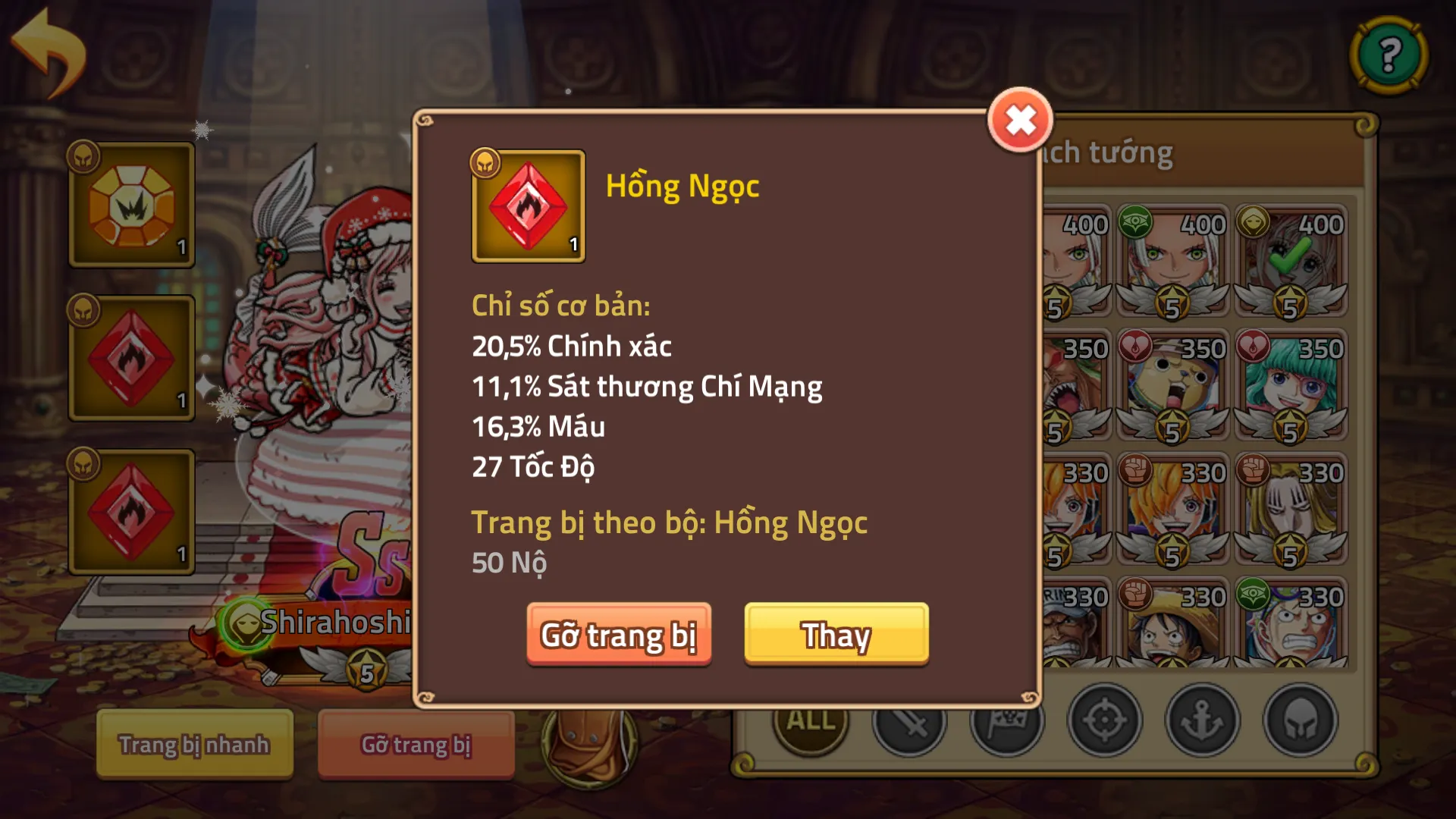This screenshot has height=819, width=1456.
Task: Select the crosshair targeting filter icon
Action: [1106, 721]
